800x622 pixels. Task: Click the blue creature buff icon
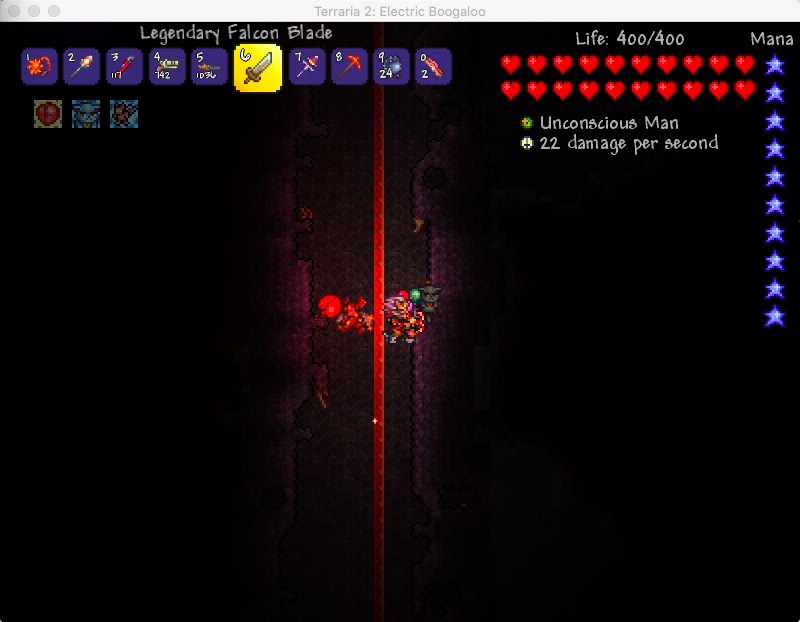pos(86,113)
